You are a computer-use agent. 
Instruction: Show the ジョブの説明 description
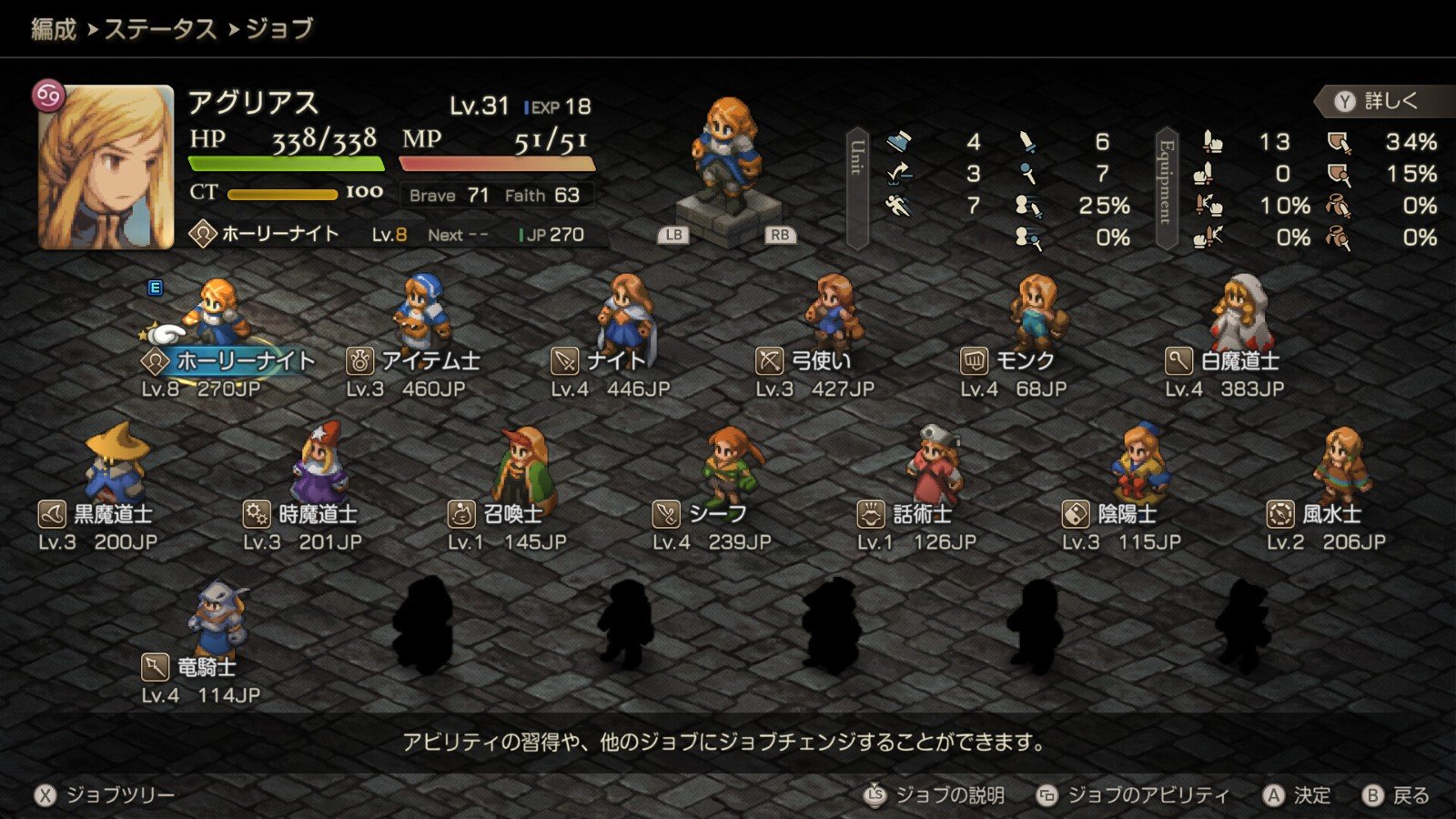935,795
